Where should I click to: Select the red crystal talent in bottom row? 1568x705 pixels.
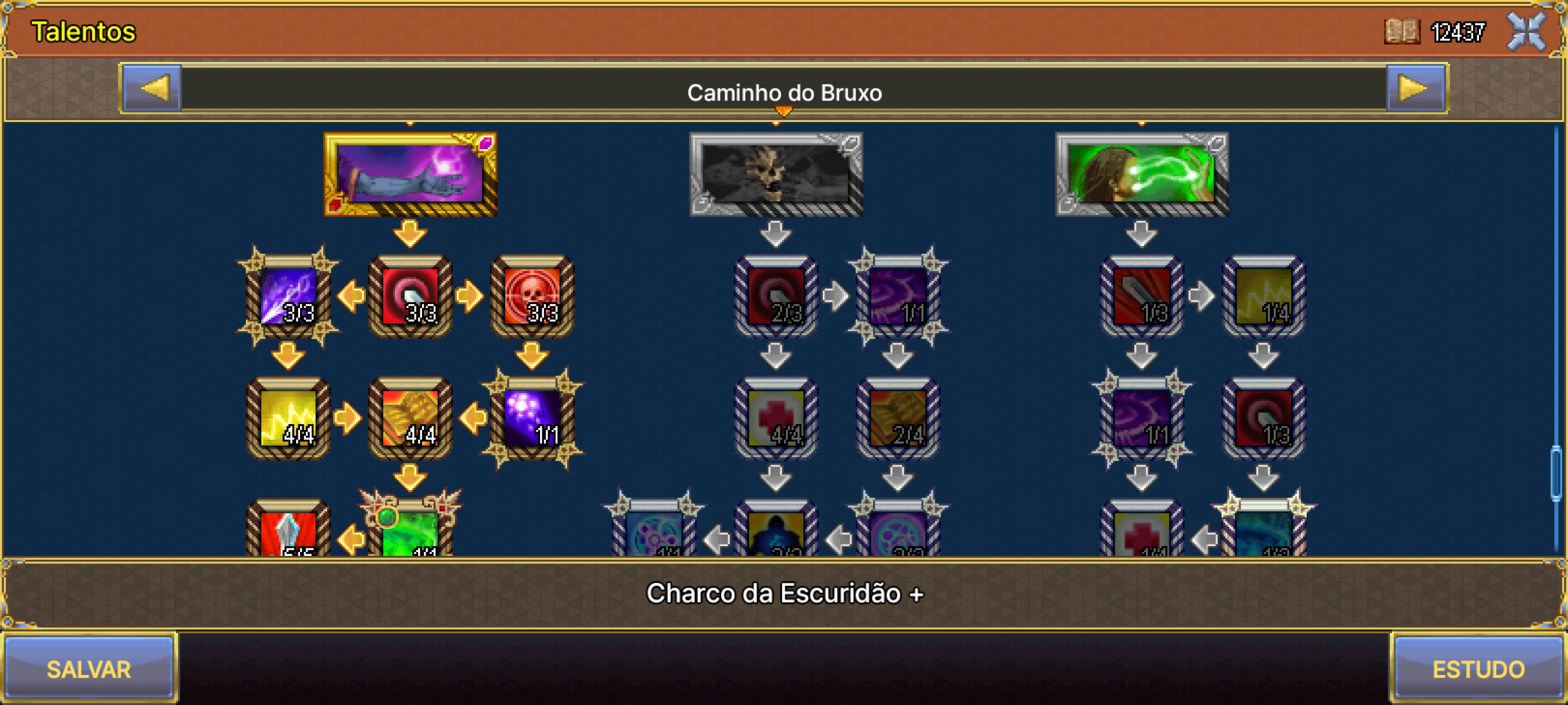point(289,531)
